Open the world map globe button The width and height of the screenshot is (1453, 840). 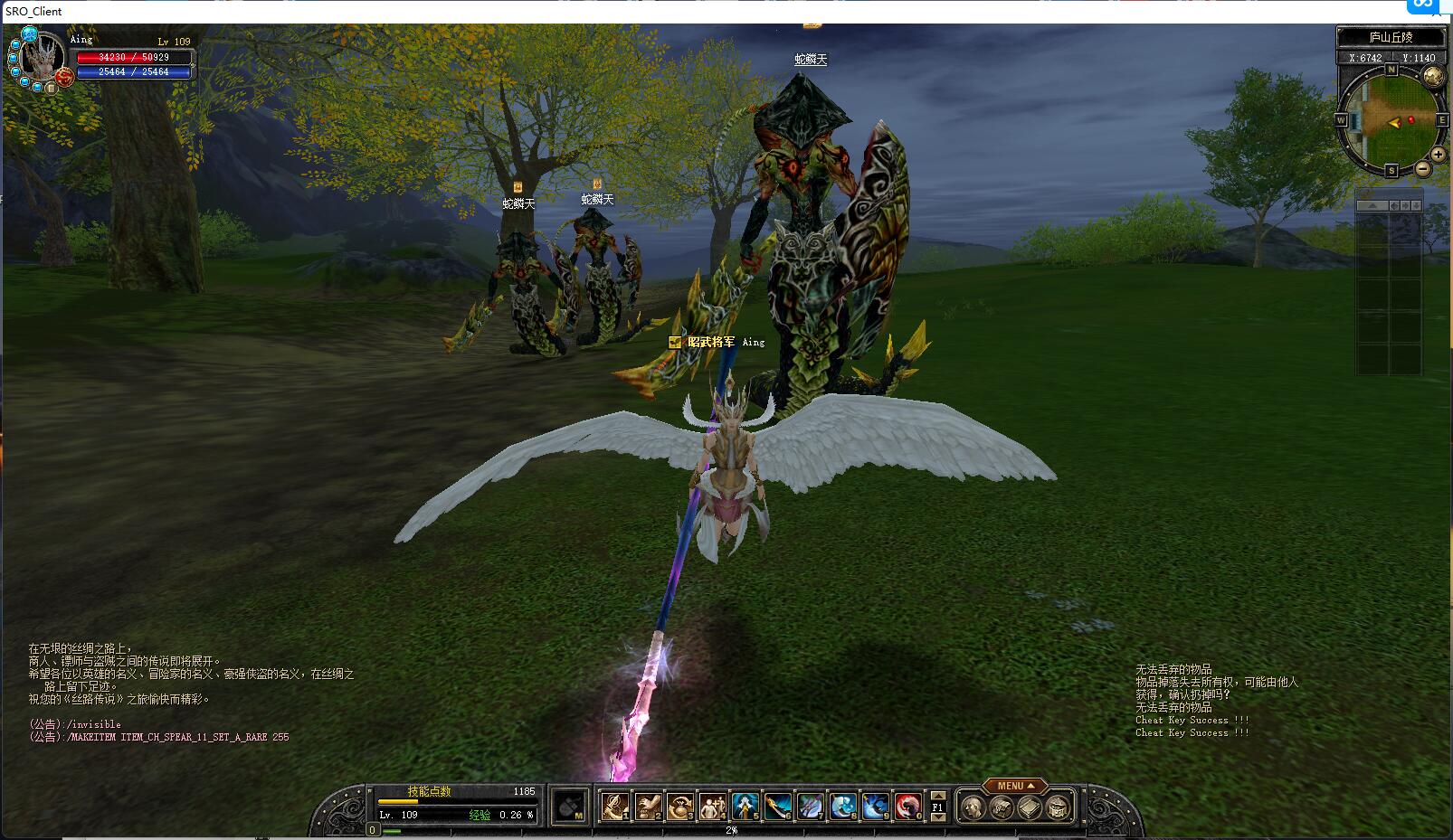(1433, 77)
